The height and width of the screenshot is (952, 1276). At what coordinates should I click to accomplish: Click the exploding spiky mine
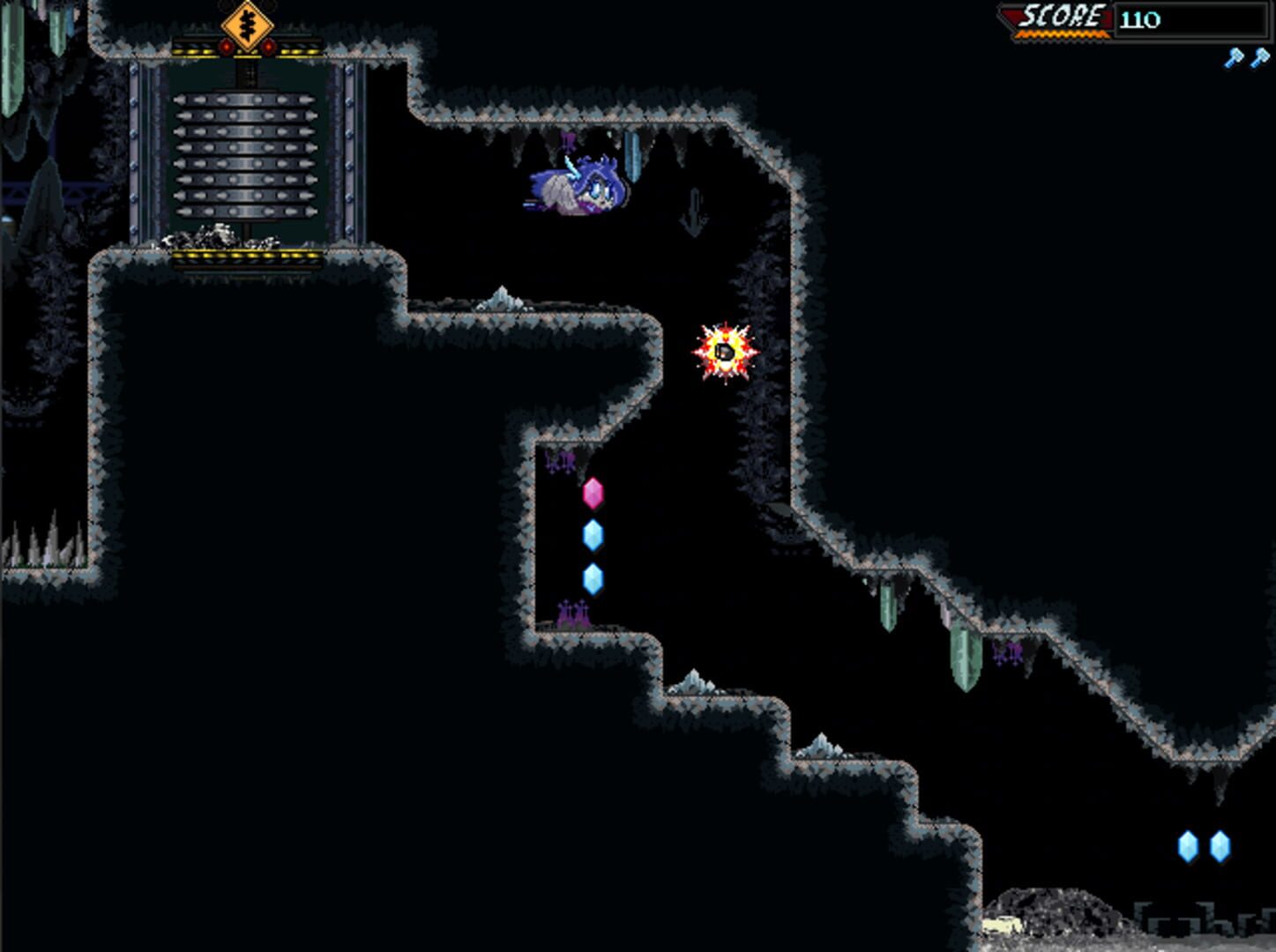tap(723, 353)
